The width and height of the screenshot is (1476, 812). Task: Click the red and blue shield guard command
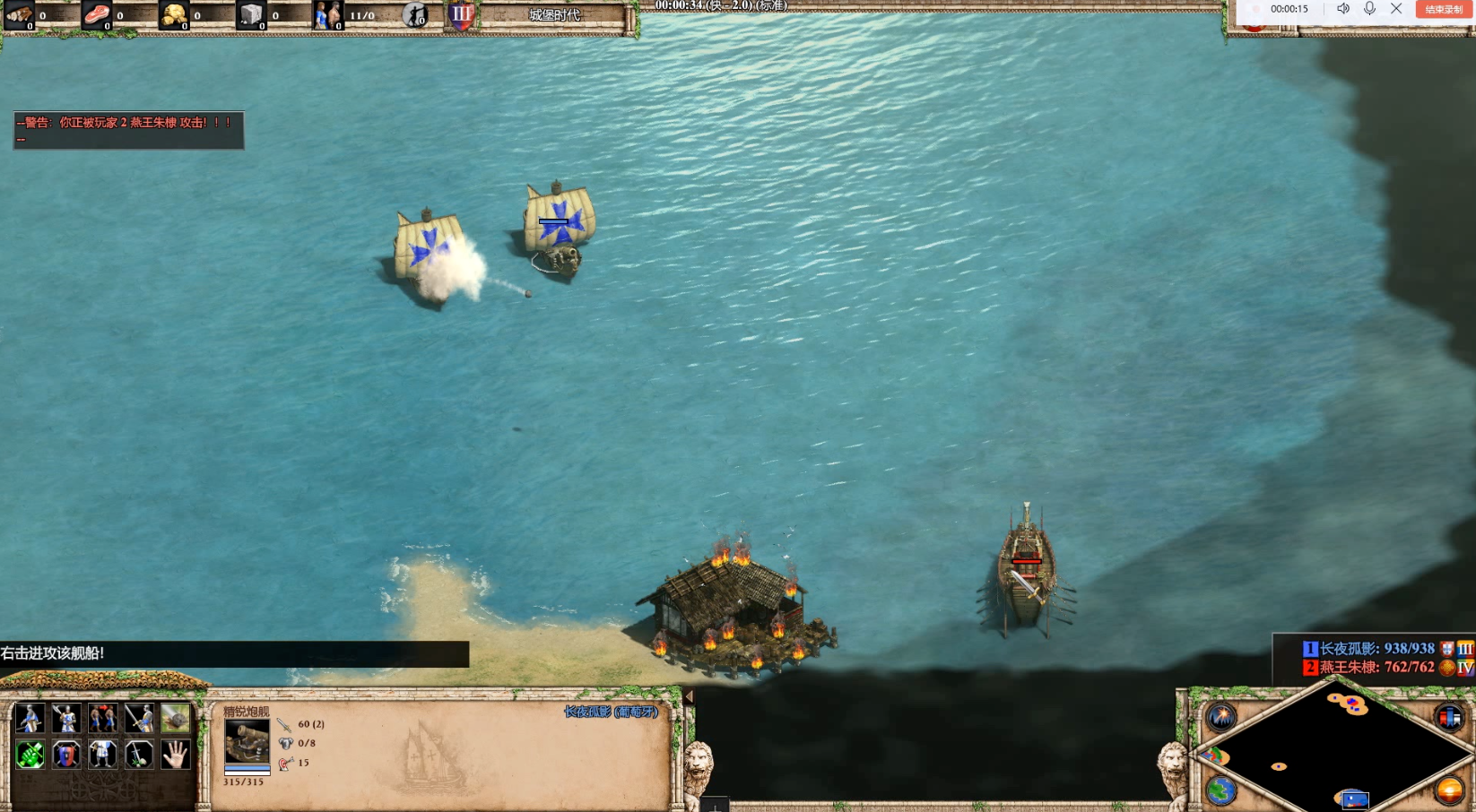[65, 755]
